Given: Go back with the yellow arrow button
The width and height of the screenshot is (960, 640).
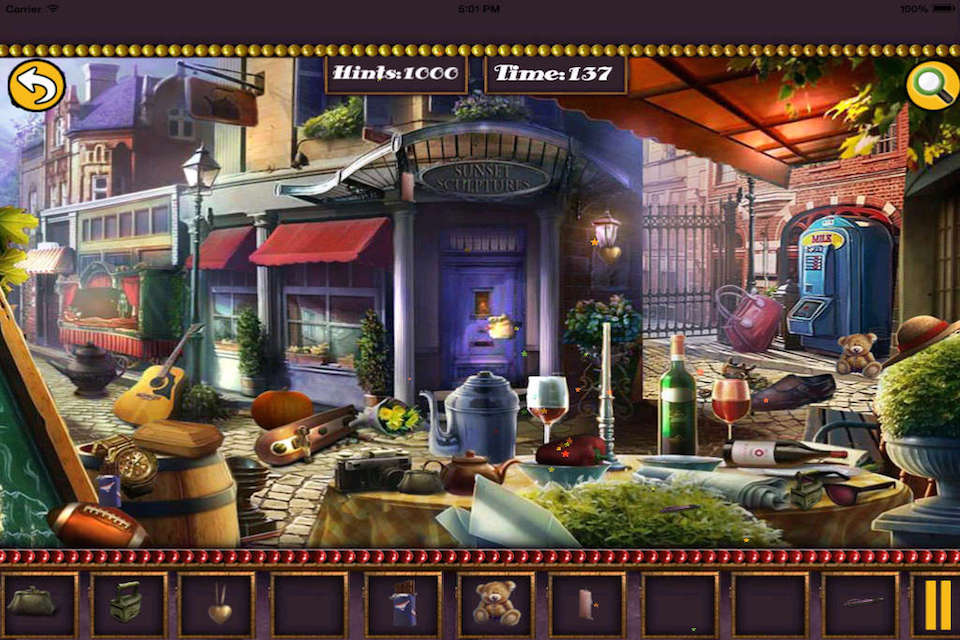Looking at the screenshot, I should 36,85.
